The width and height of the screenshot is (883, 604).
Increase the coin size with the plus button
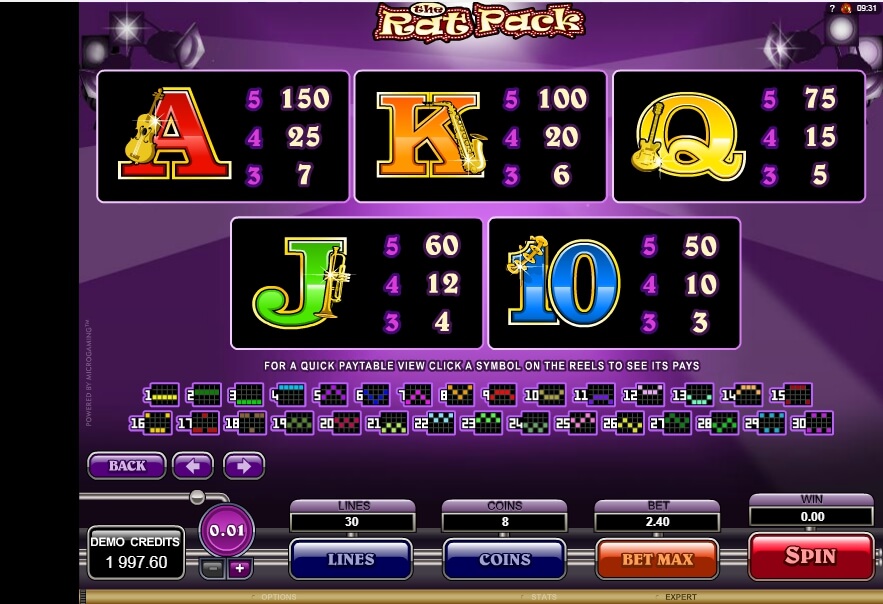239,568
